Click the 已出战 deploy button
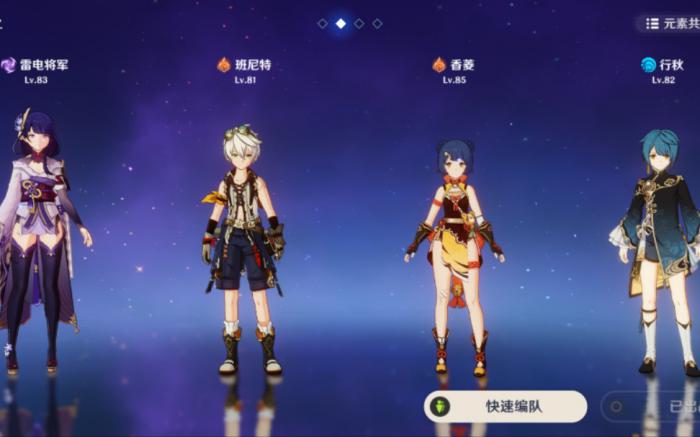The height and width of the screenshot is (437, 700). 655,407
